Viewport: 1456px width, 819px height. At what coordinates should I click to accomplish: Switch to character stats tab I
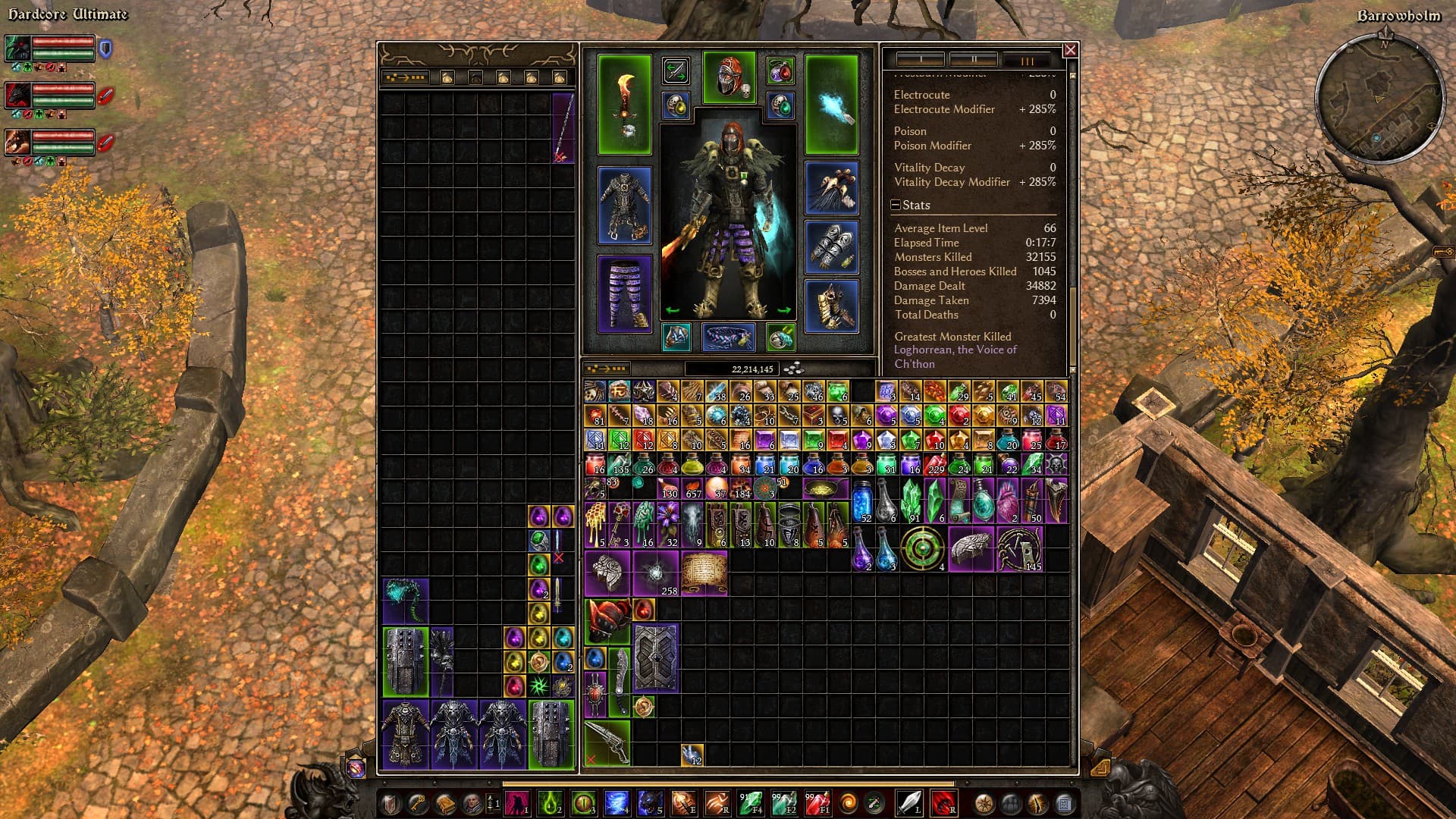920,60
